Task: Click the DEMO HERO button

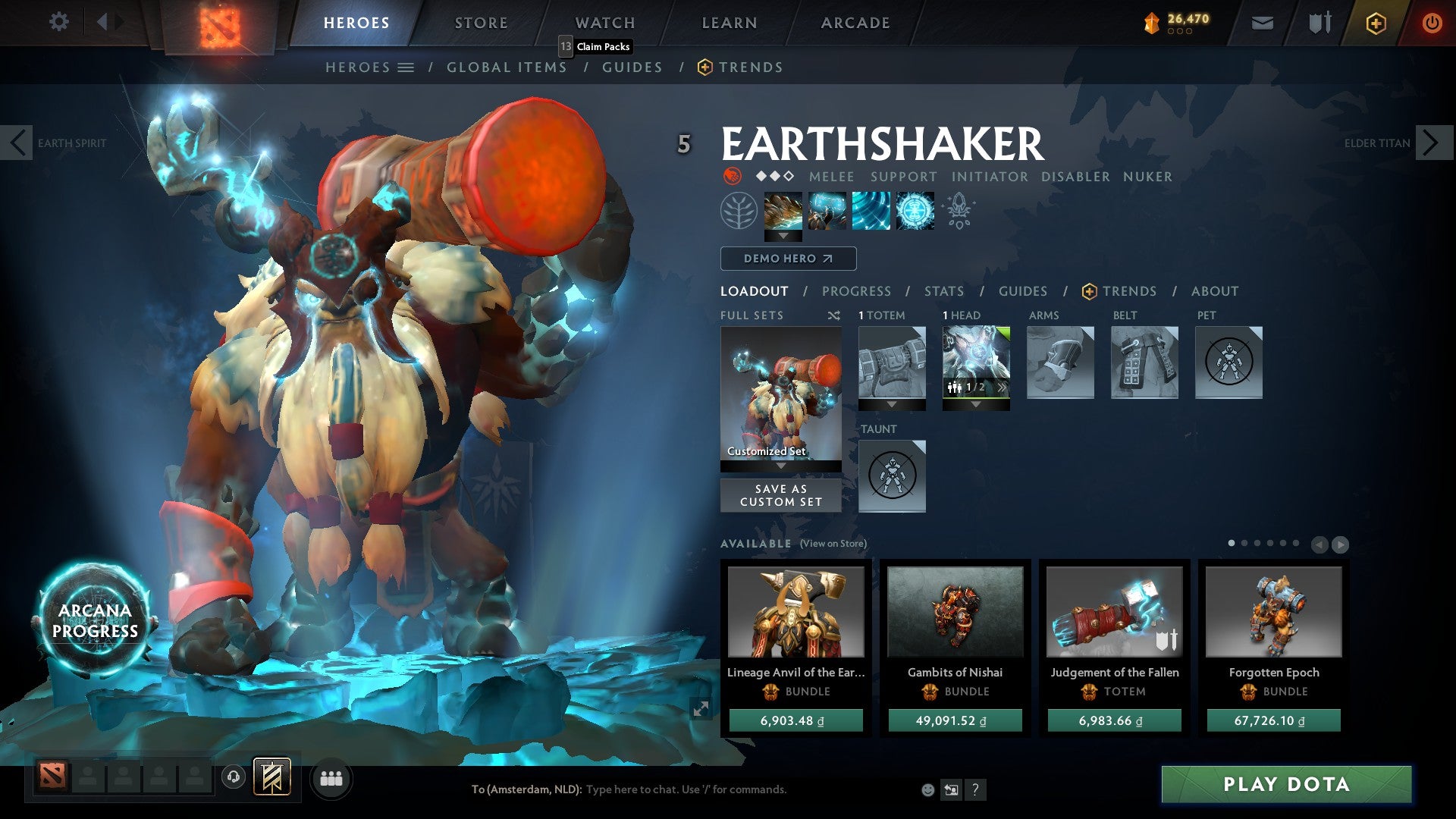Action: (787, 259)
